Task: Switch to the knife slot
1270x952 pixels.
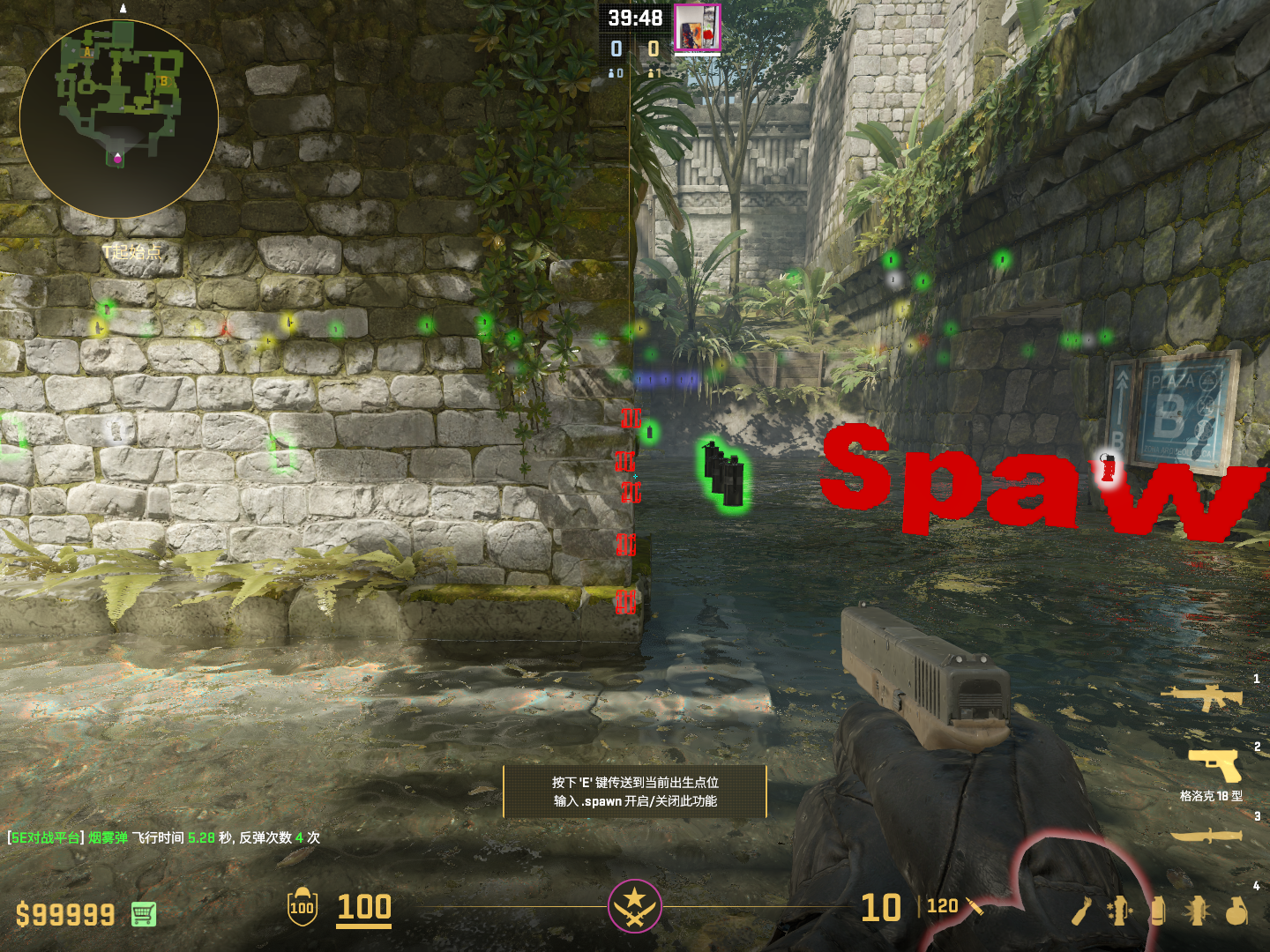Action: click(1206, 835)
